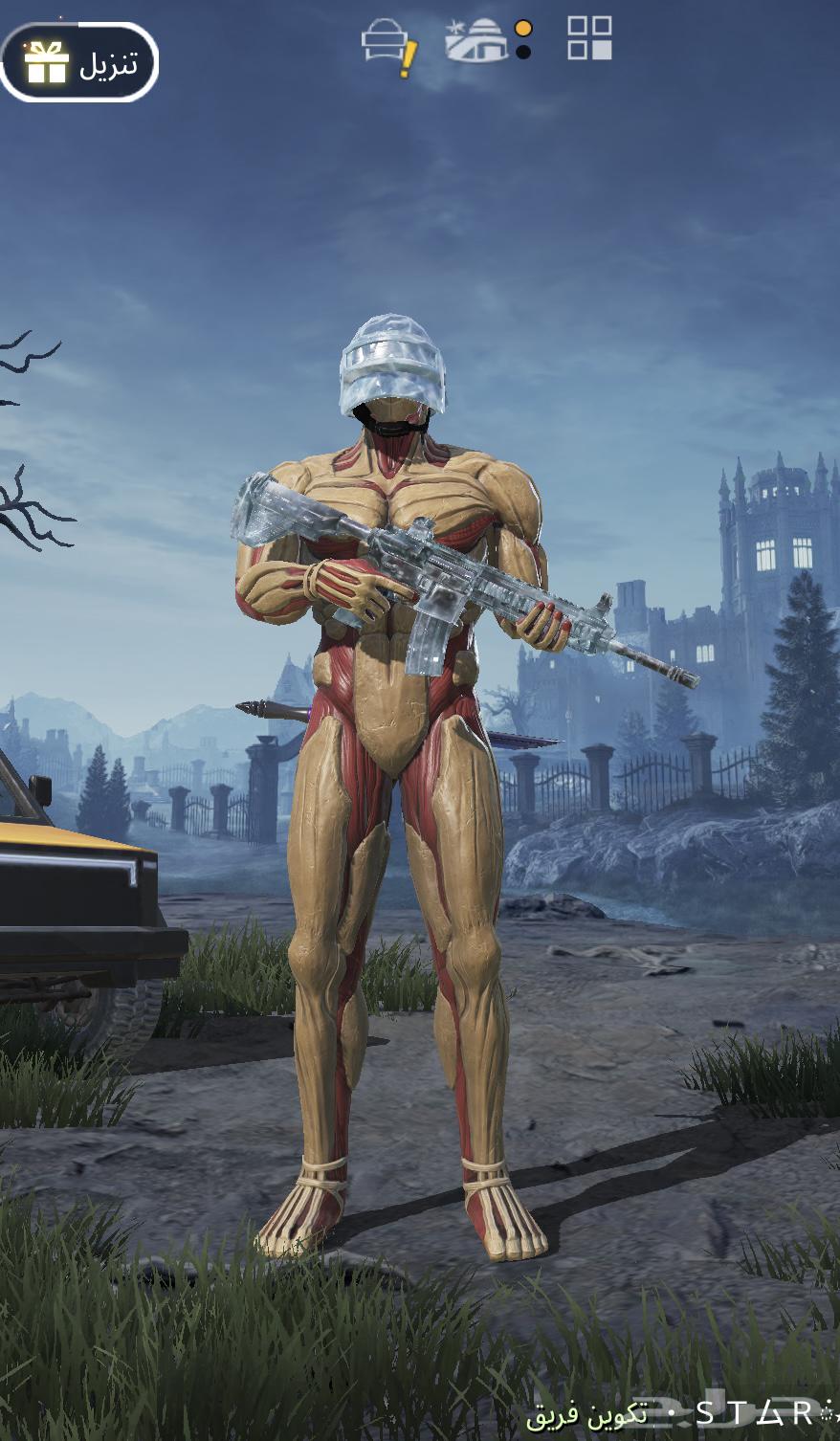Open the four-square grid menu

tap(589, 38)
